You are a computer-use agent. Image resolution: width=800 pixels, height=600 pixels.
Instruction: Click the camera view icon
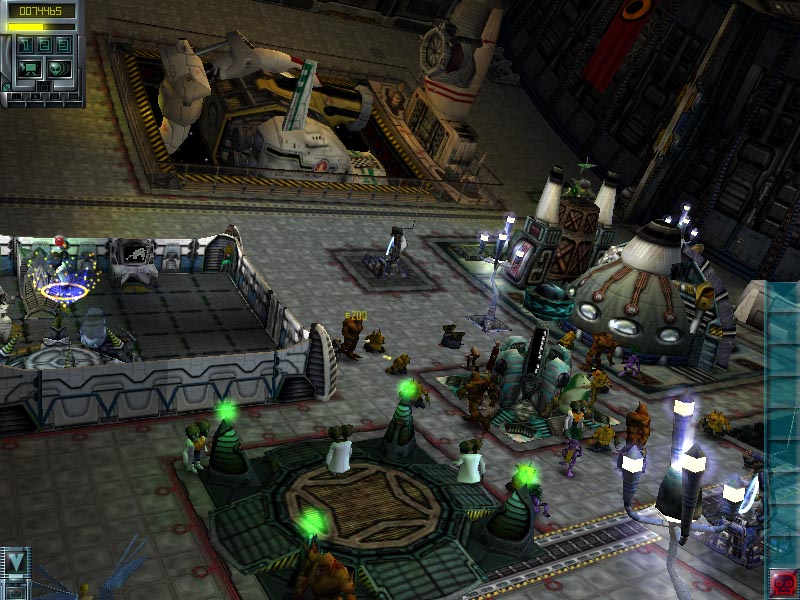click(x=30, y=69)
